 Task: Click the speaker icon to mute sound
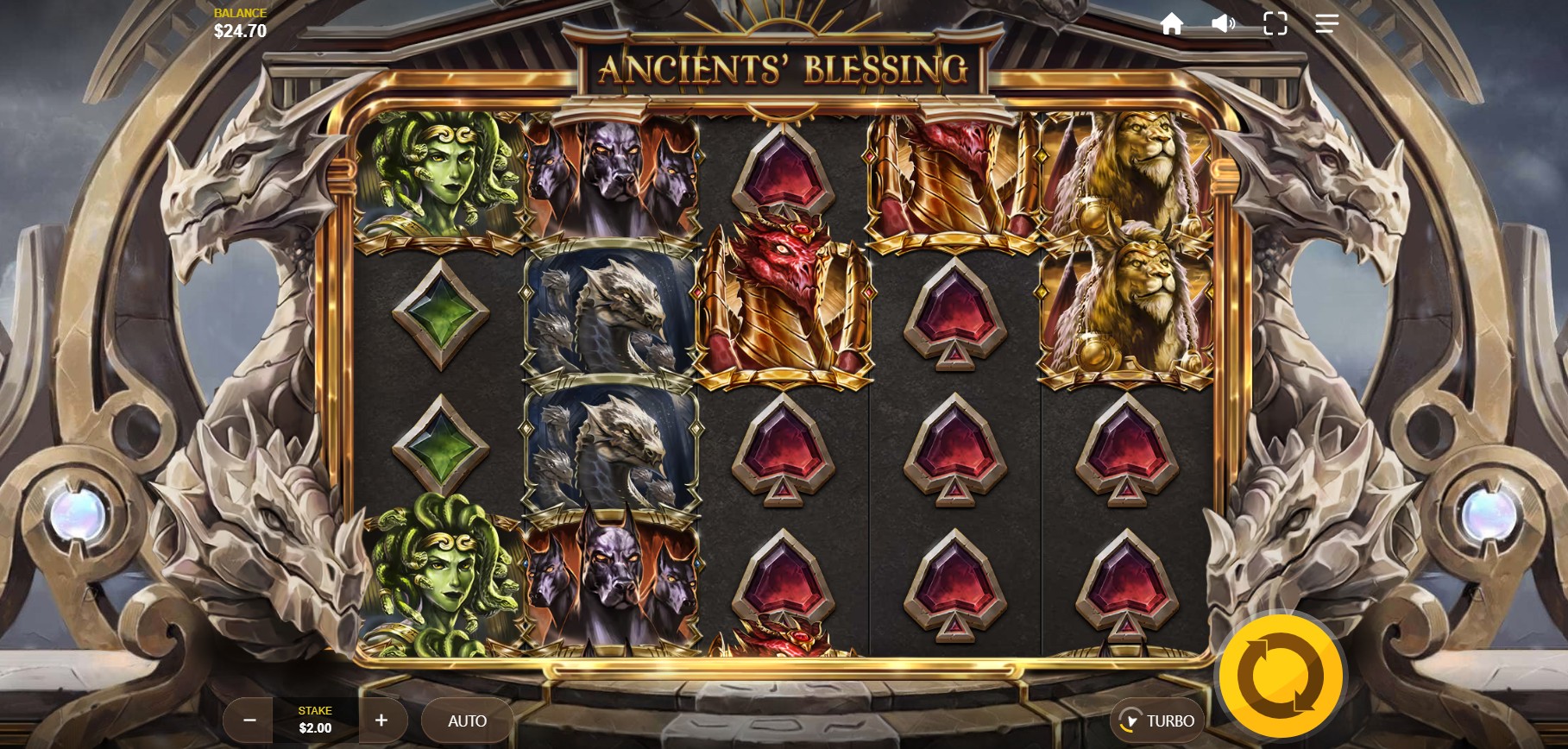click(x=1223, y=24)
